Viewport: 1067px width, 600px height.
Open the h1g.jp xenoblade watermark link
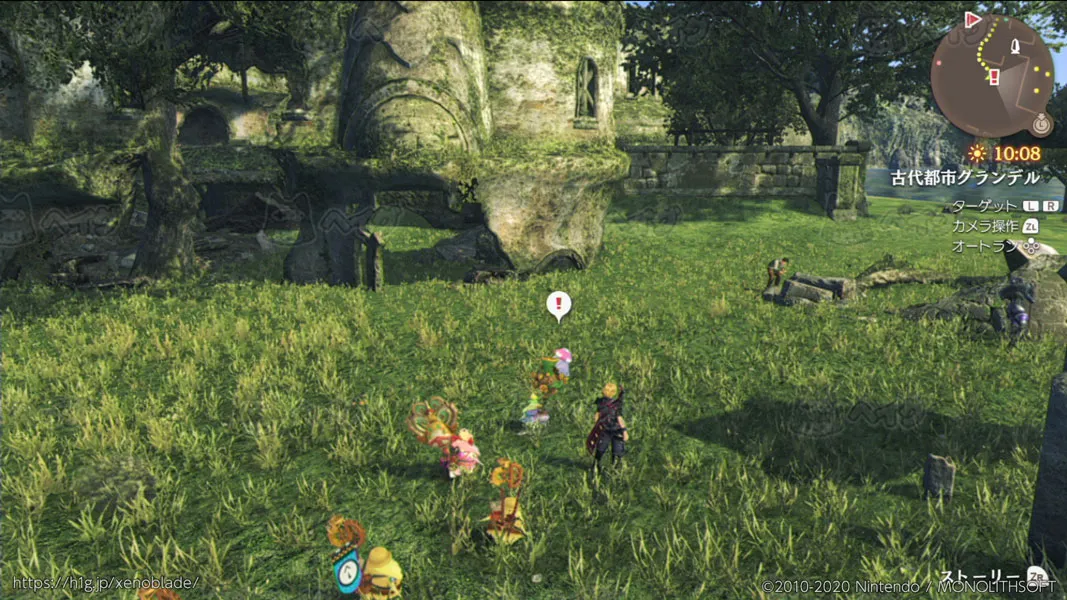click(106, 583)
